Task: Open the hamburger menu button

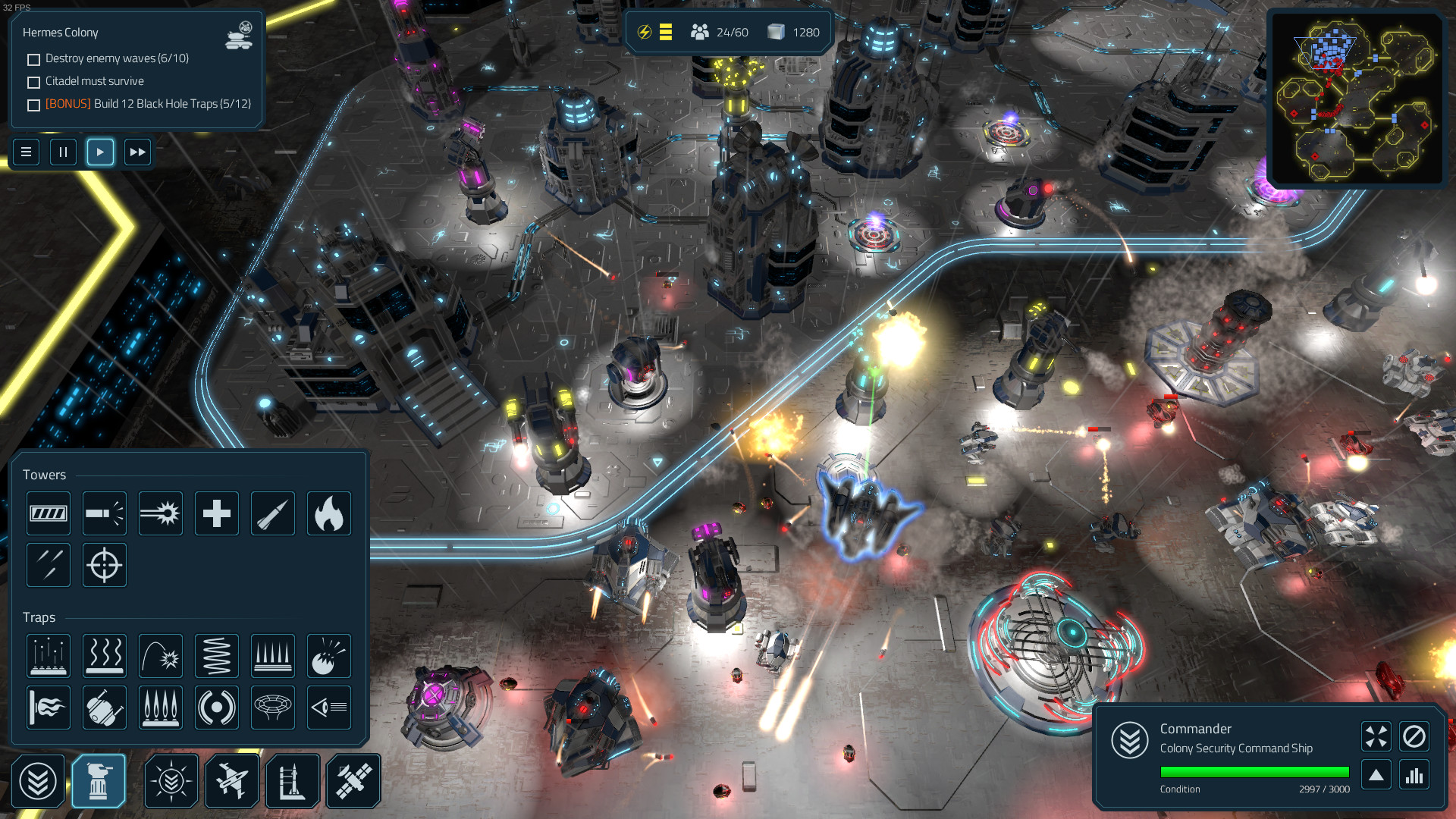Action: (26, 152)
